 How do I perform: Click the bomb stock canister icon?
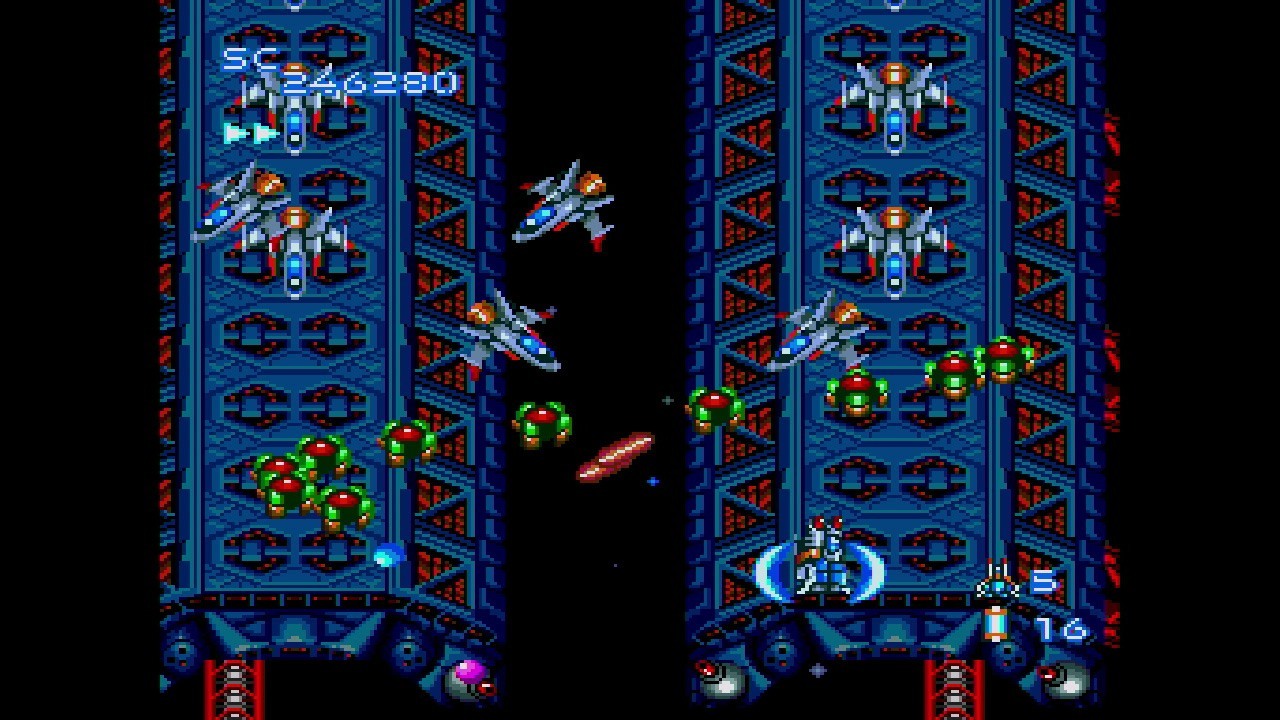[x=995, y=624]
